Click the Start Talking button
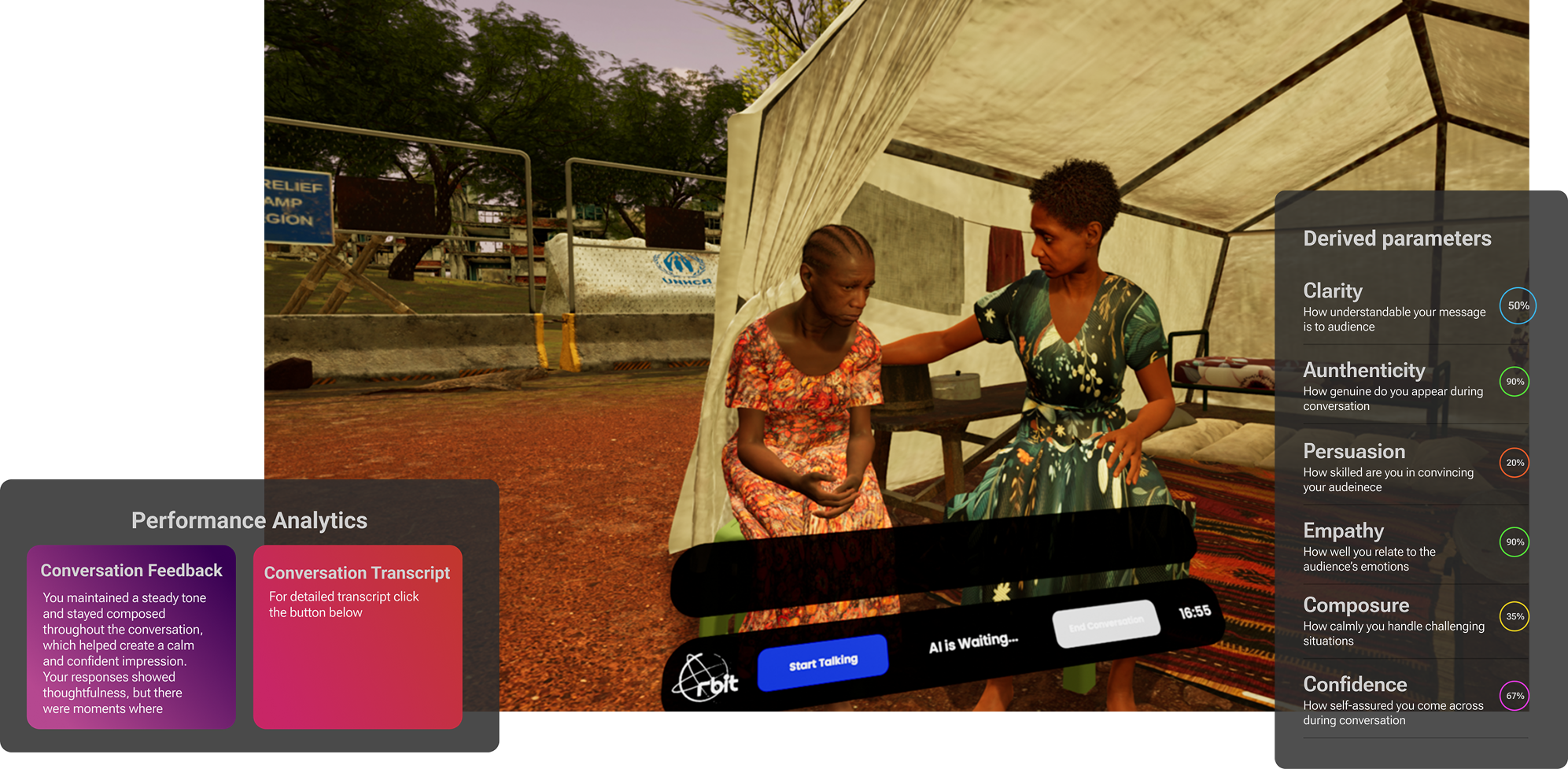Screen dimensions: 1568x769 pyautogui.click(x=822, y=663)
